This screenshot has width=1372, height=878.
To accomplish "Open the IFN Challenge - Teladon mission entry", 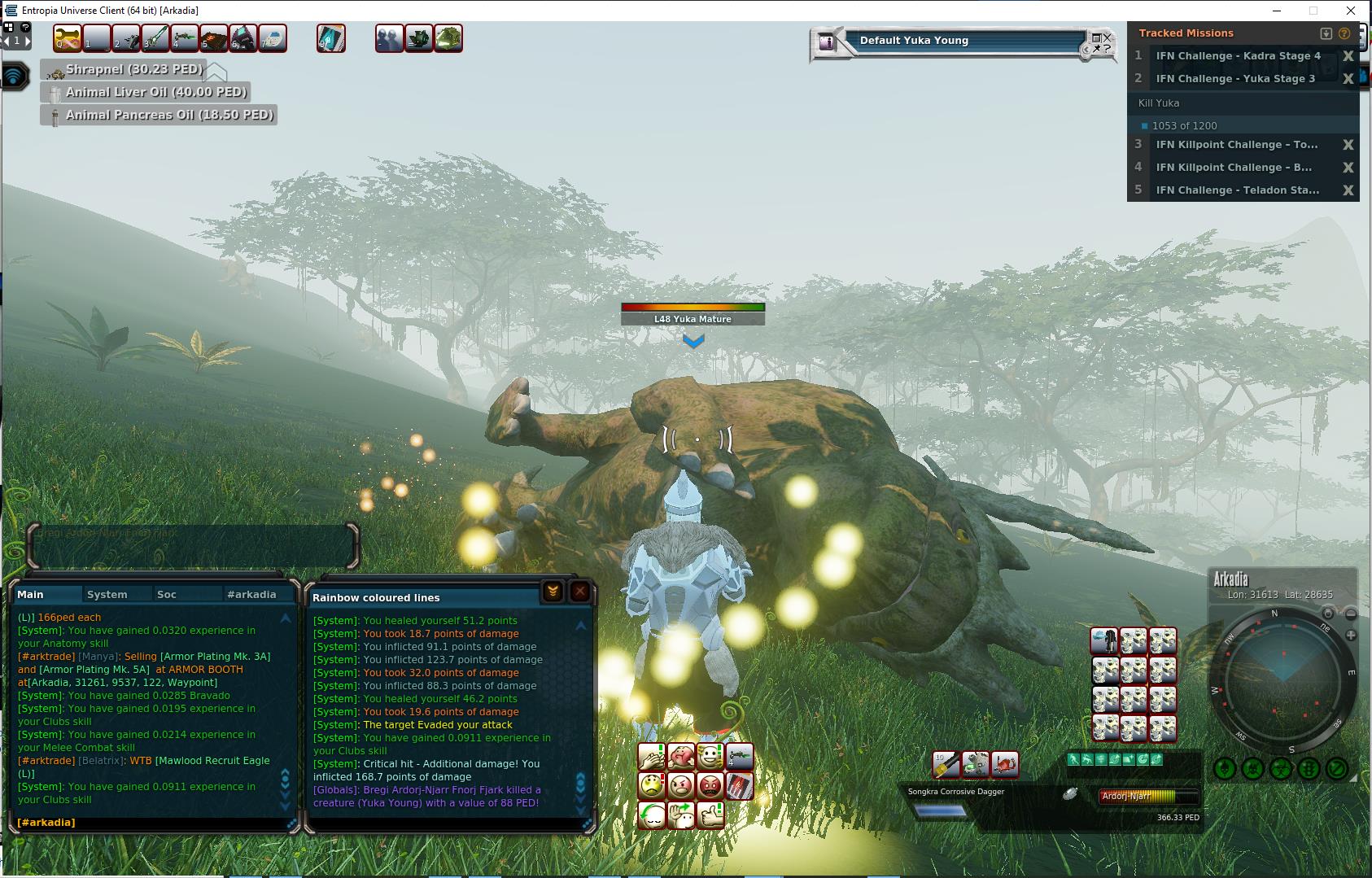I will click(x=1237, y=190).
